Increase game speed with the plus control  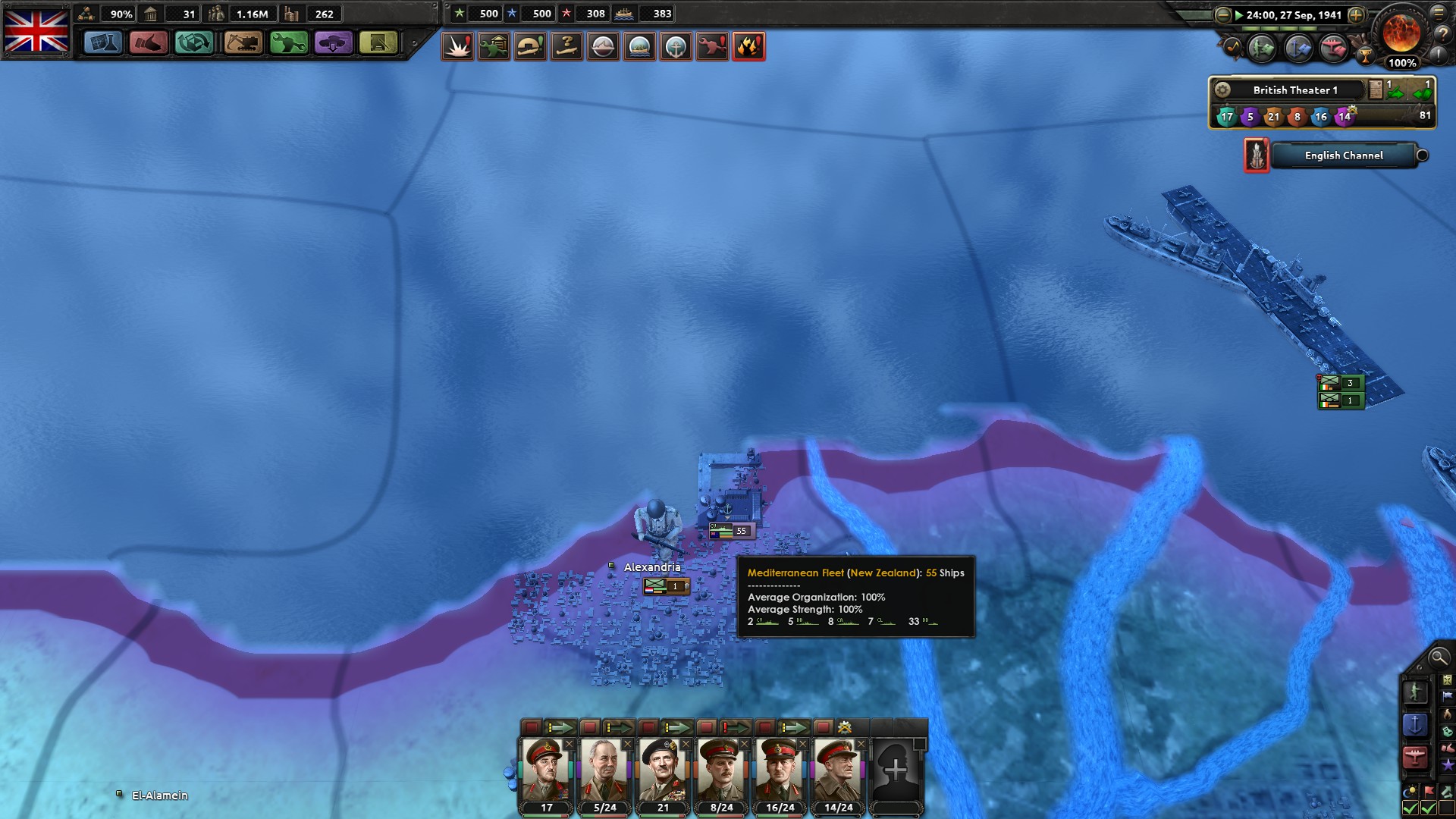pos(1356,15)
